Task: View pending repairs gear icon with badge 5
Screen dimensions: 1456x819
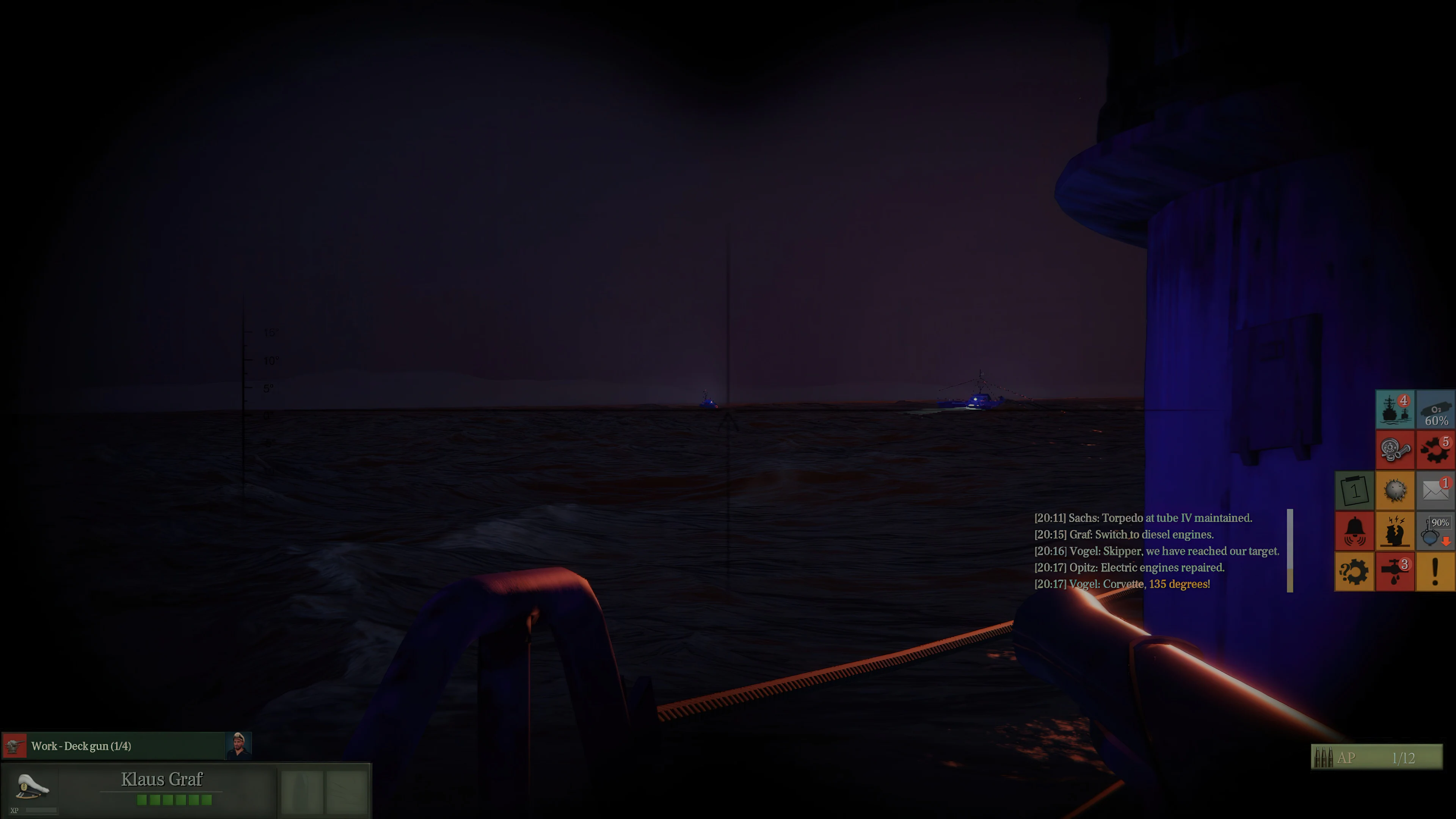Action: [x=1435, y=449]
